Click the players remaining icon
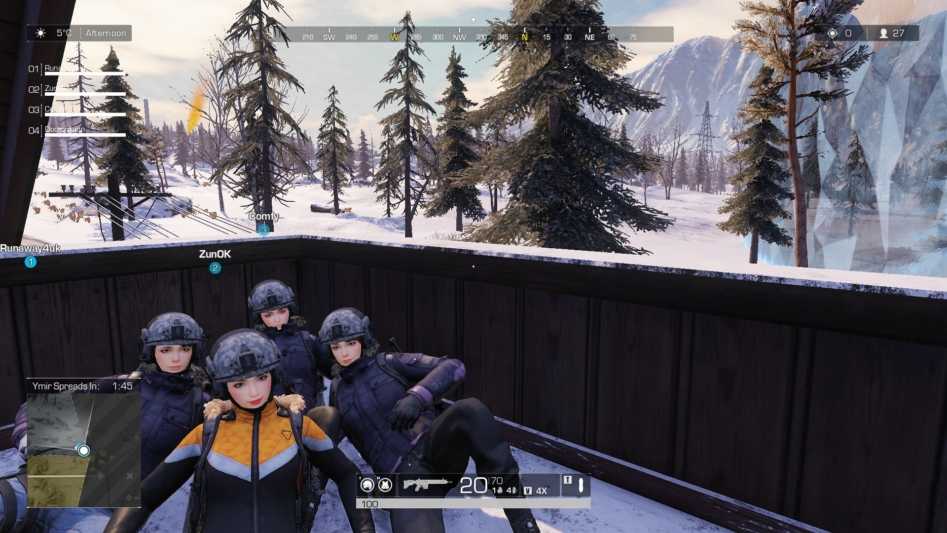 click(x=883, y=33)
